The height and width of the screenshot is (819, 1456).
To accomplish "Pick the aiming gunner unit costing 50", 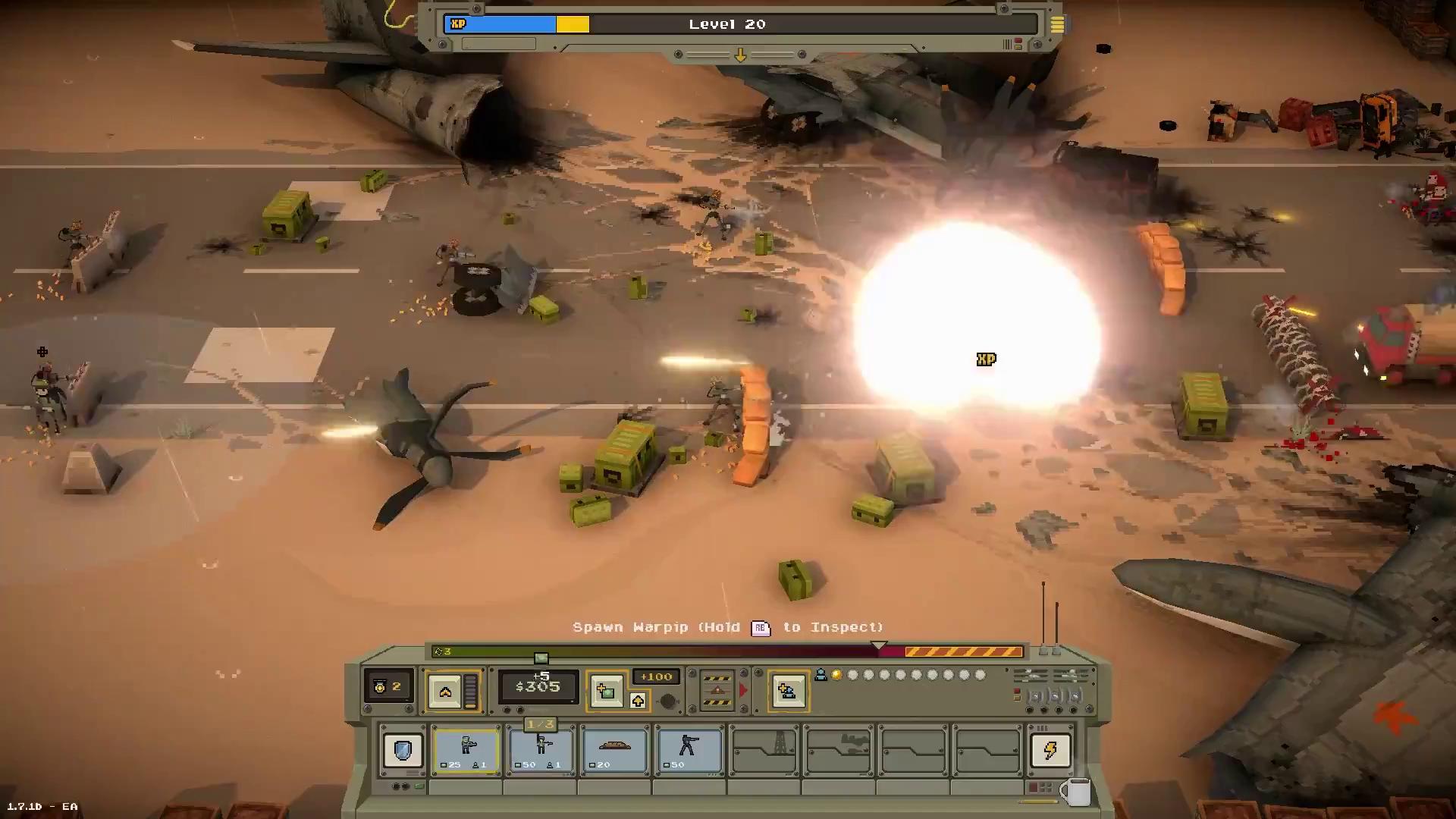I will [689, 750].
